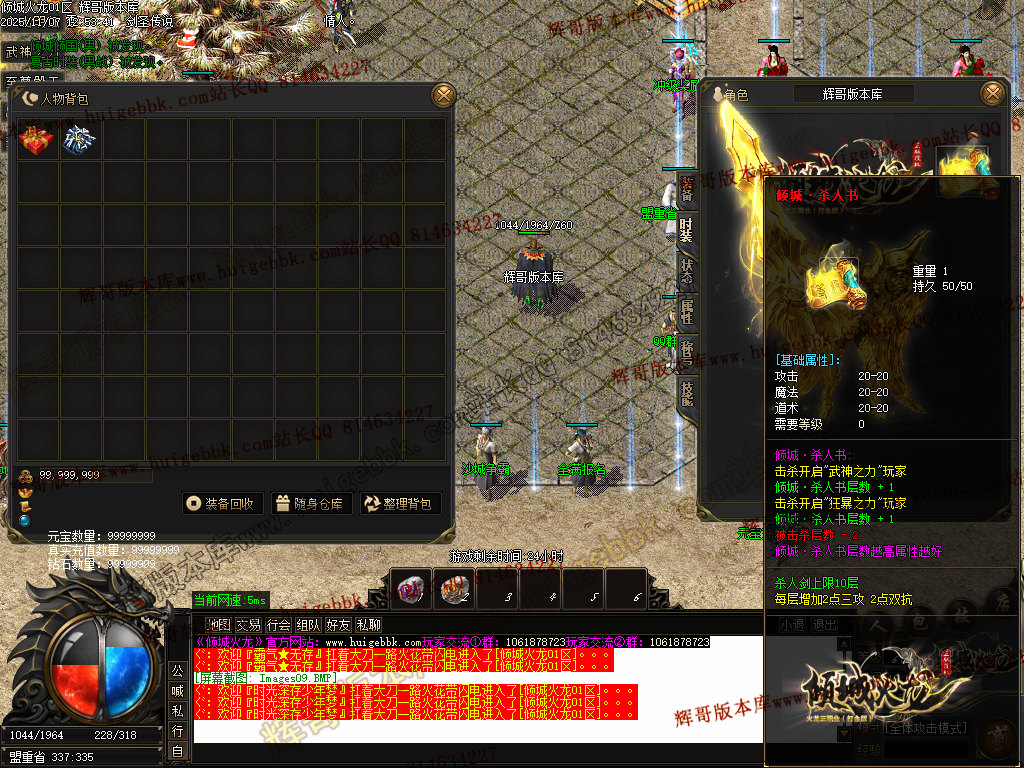Open the 组队 team button
The width and height of the screenshot is (1024, 768).
pos(309,625)
